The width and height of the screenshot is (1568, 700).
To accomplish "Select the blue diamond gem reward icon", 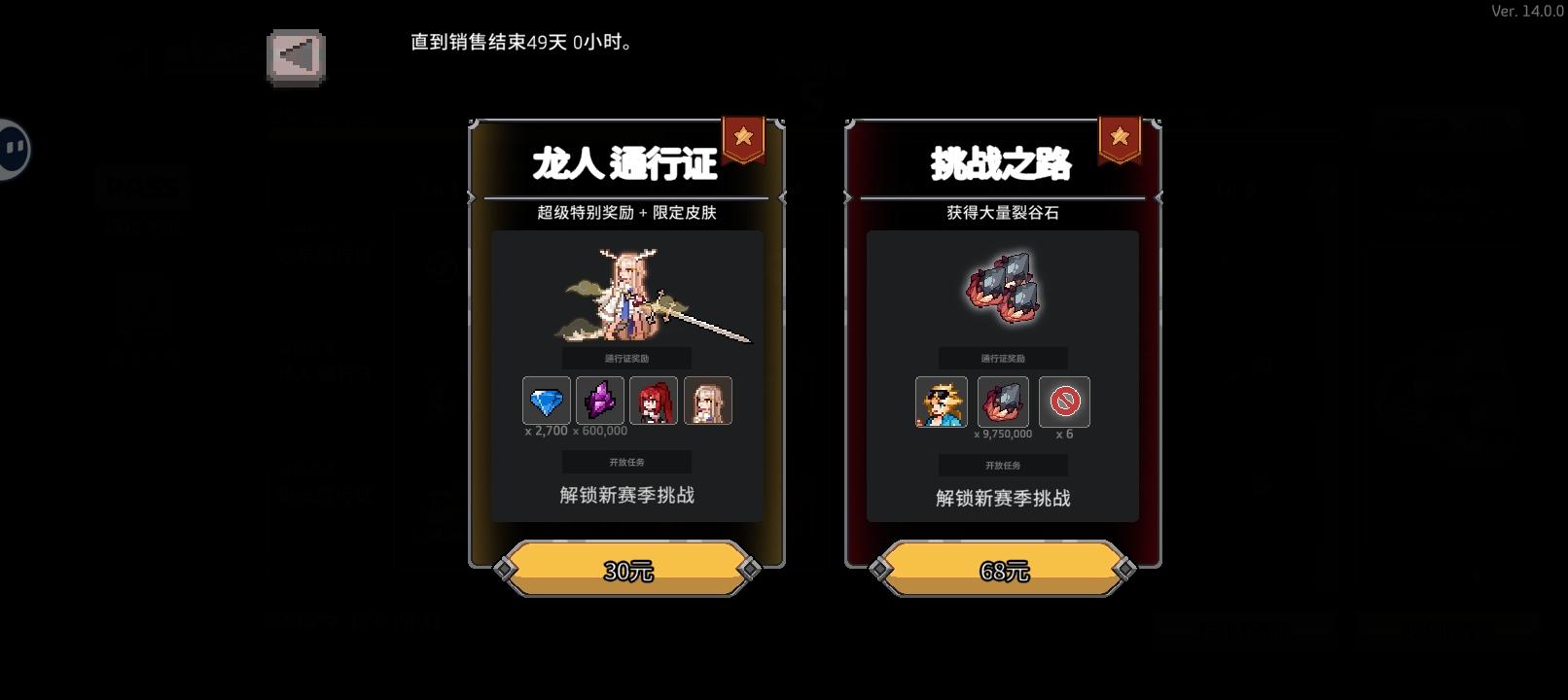I will (547, 401).
